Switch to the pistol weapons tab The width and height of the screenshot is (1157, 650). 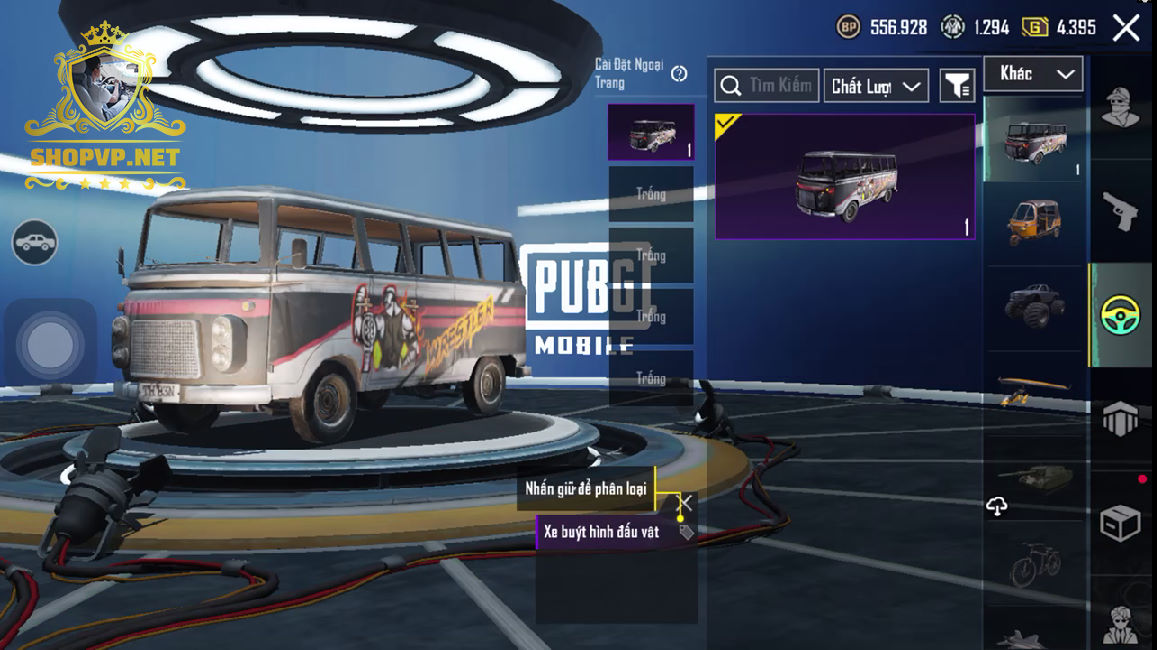pyautogui.click(x=1121, y=211)
